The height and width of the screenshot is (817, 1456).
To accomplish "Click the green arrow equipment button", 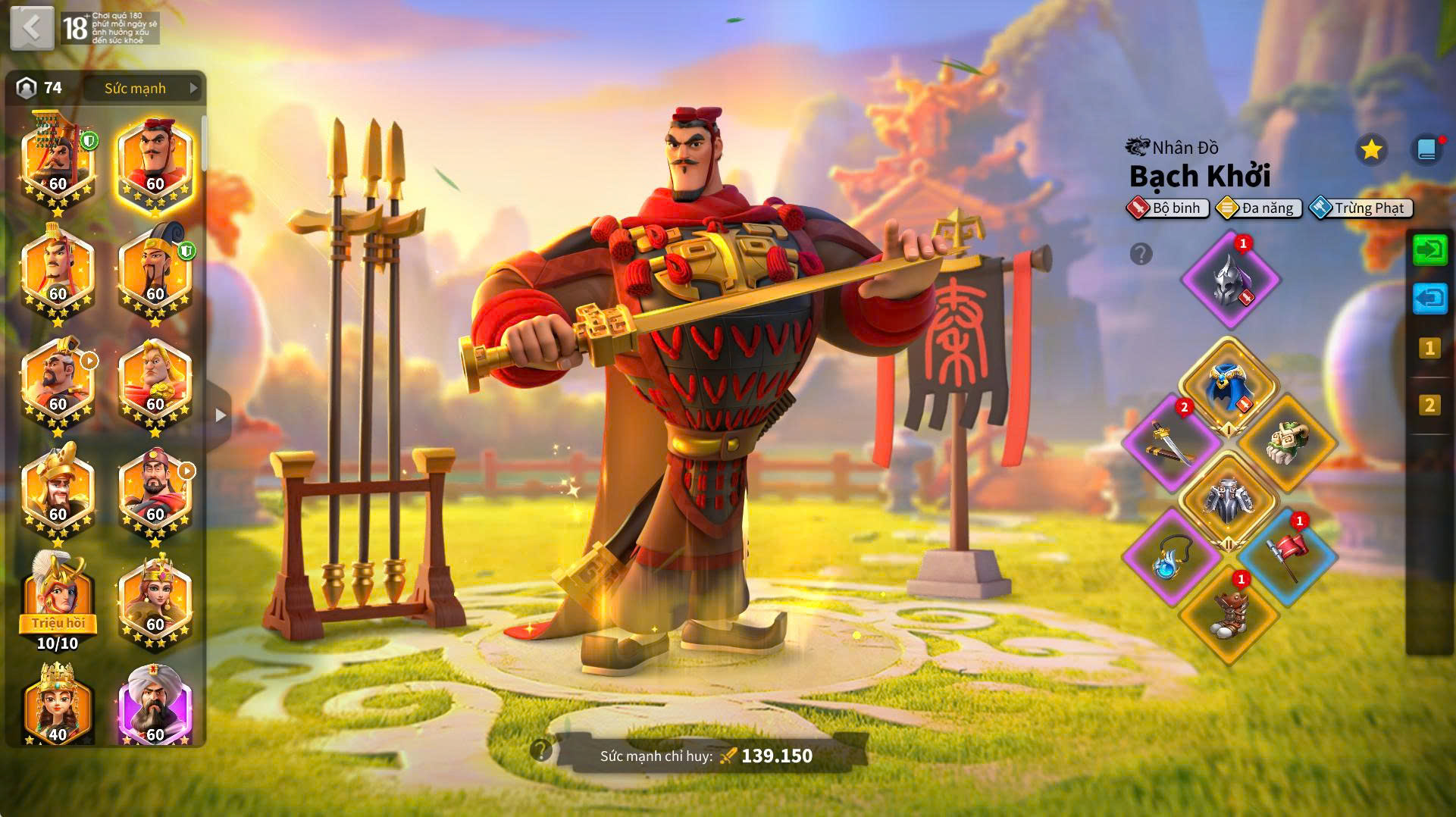I will pos(1429,250).
